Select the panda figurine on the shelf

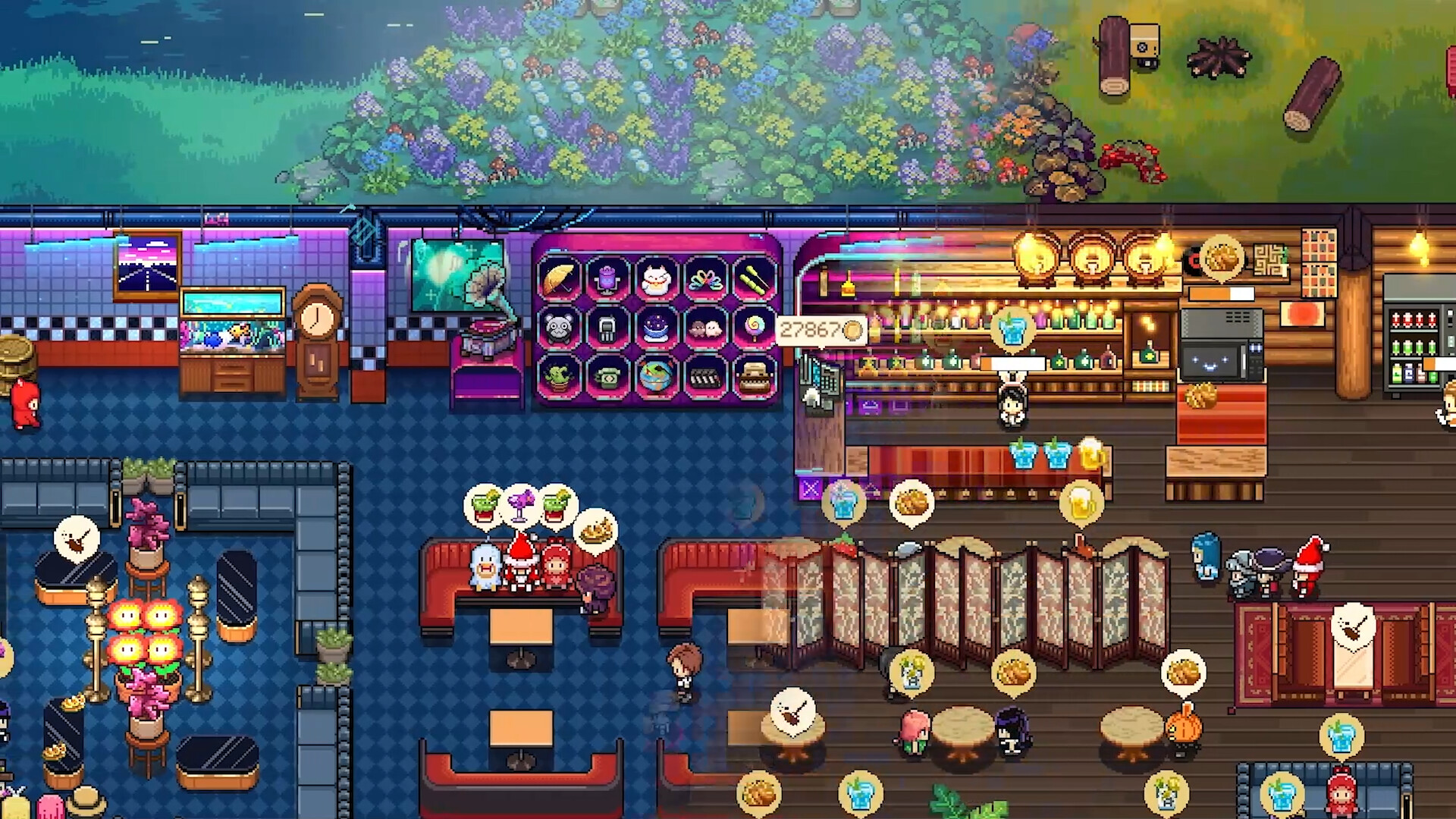point(559,330)
